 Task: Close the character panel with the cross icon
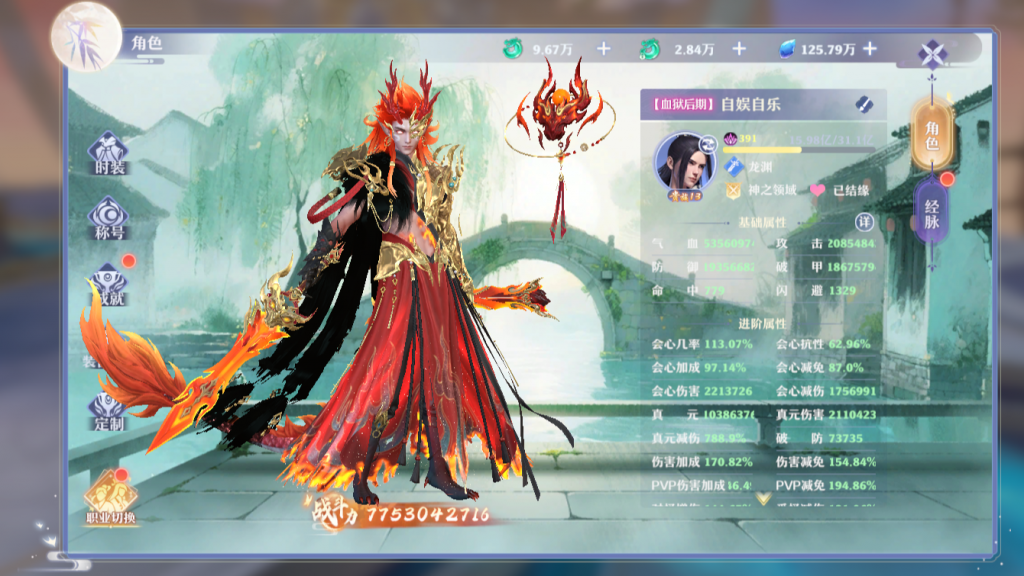coord(933,52)
